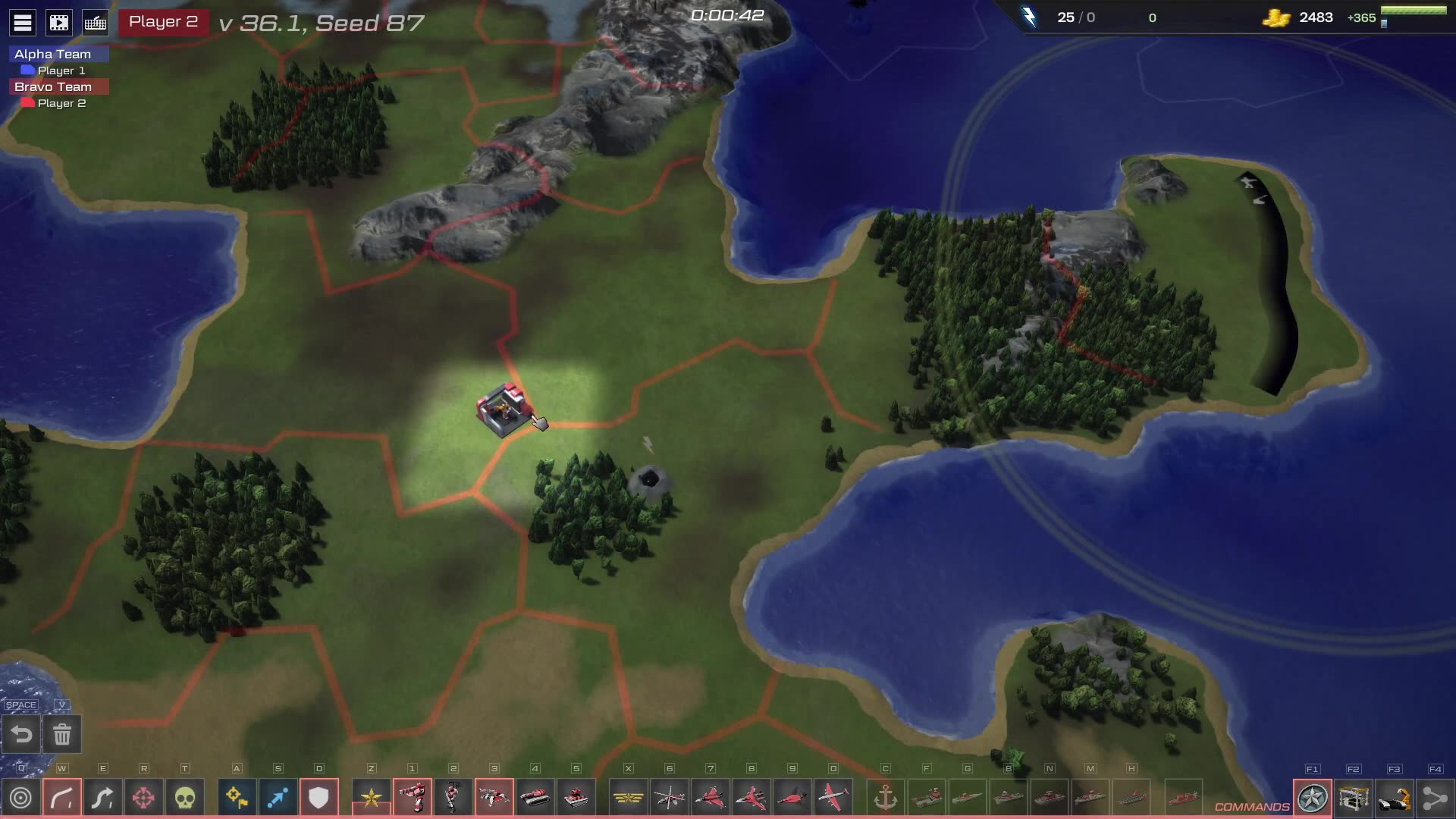Choose the white-winged bomber plane unit
1456x819 pixels.
833,798
